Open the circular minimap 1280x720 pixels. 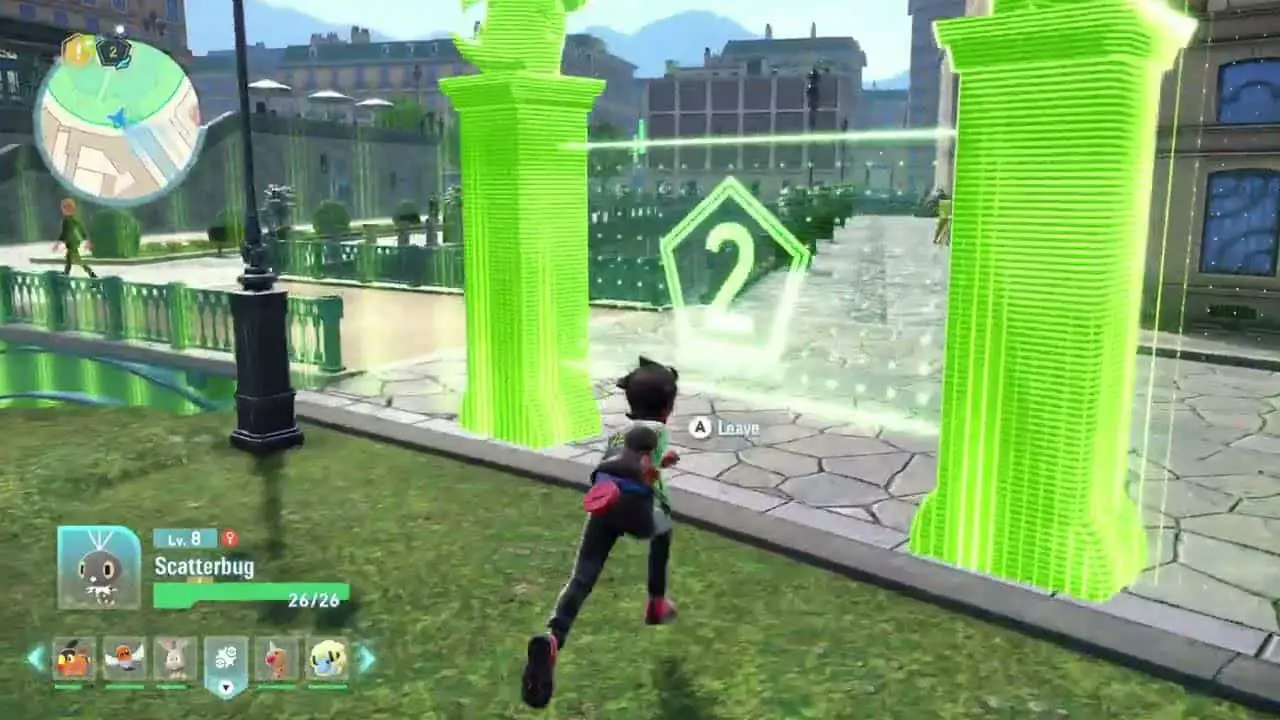coord(118,120)
